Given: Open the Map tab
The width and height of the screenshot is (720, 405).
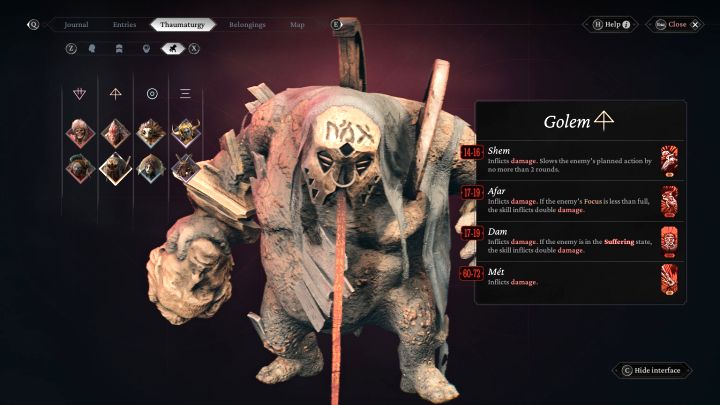Looking at the screenshot, I should tap(297, 24).
